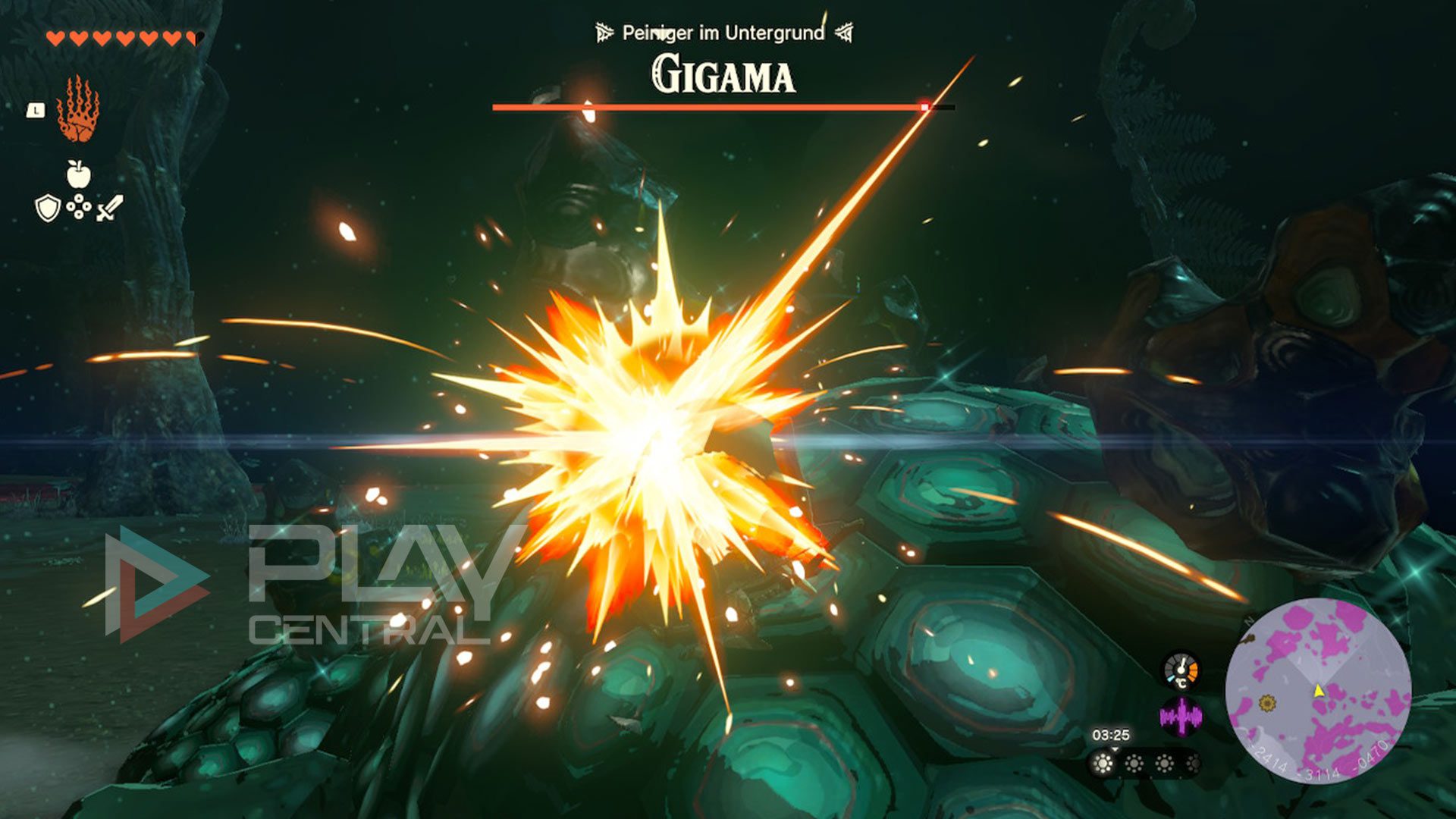Viewport: 1456px width, 819px height.
Task: Check the temperature gauge icon
Action: [x=1181, y=670]
